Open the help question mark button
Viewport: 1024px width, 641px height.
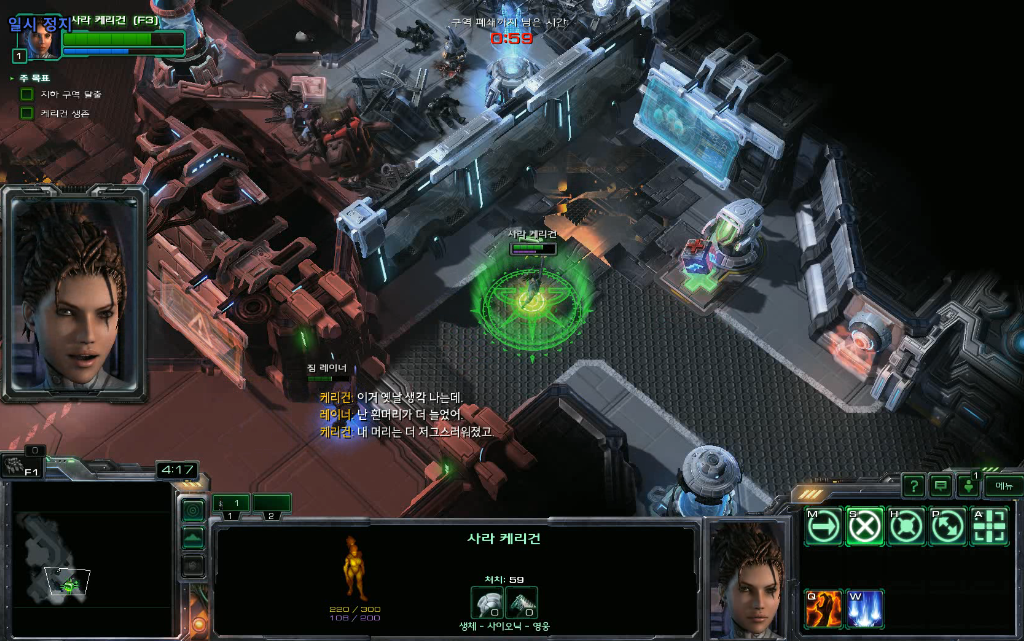[x=913, y=486]
